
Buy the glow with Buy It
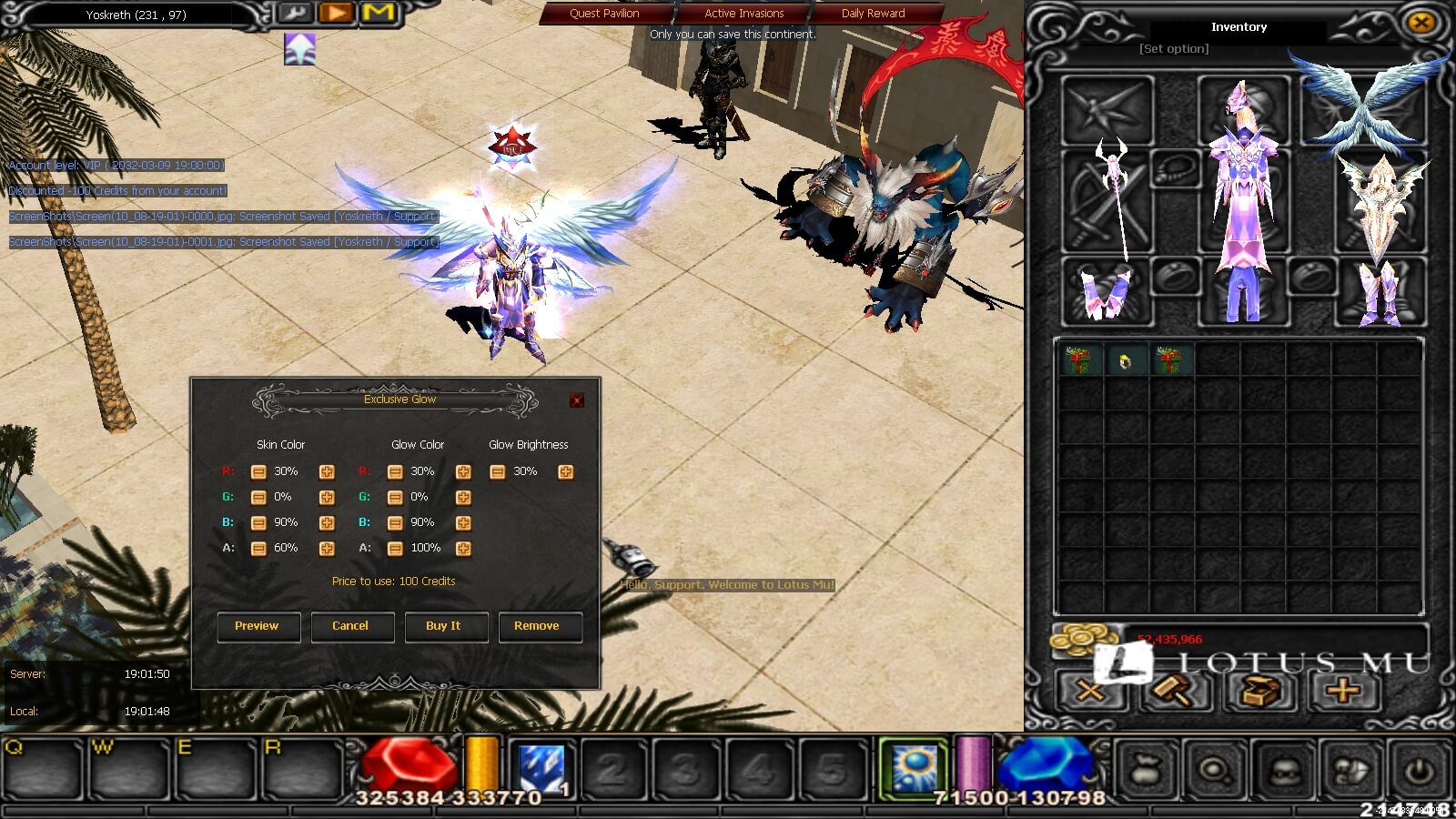(445, 626)
